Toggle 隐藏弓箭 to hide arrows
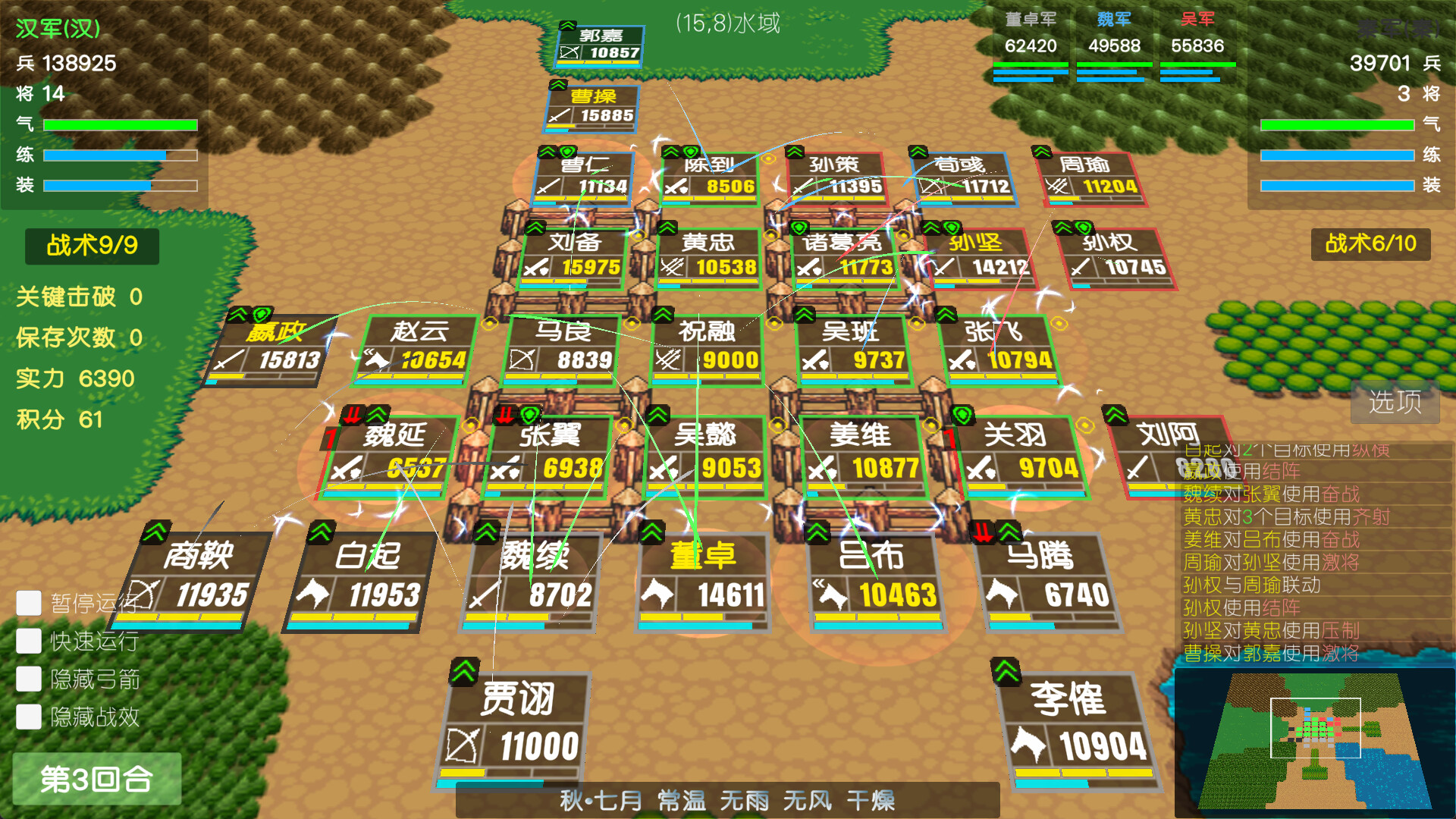1456x819 pixels. tap(28, 679)
